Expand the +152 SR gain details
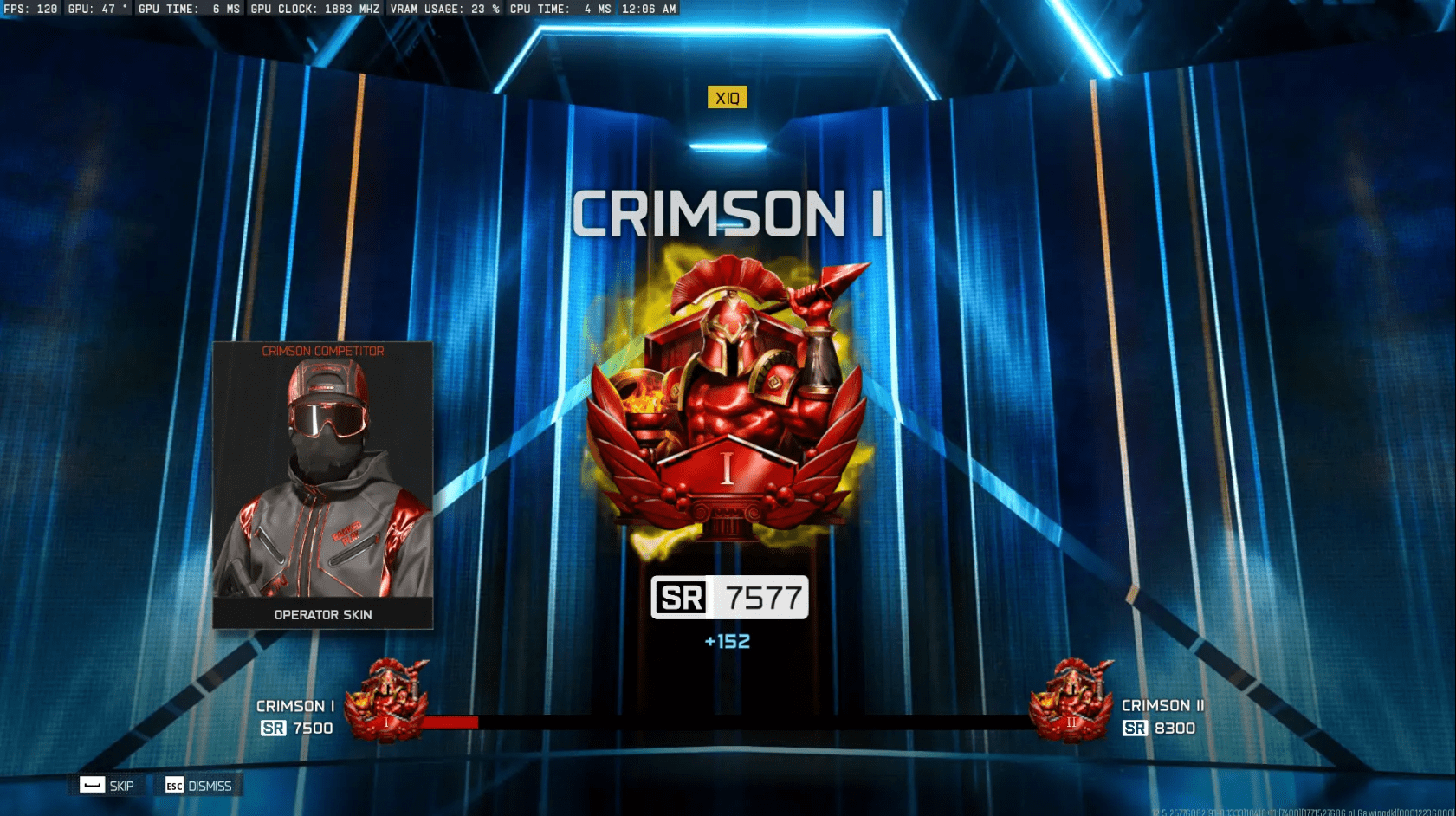Viewport: 1456px width, 816px height. point(728,641)
